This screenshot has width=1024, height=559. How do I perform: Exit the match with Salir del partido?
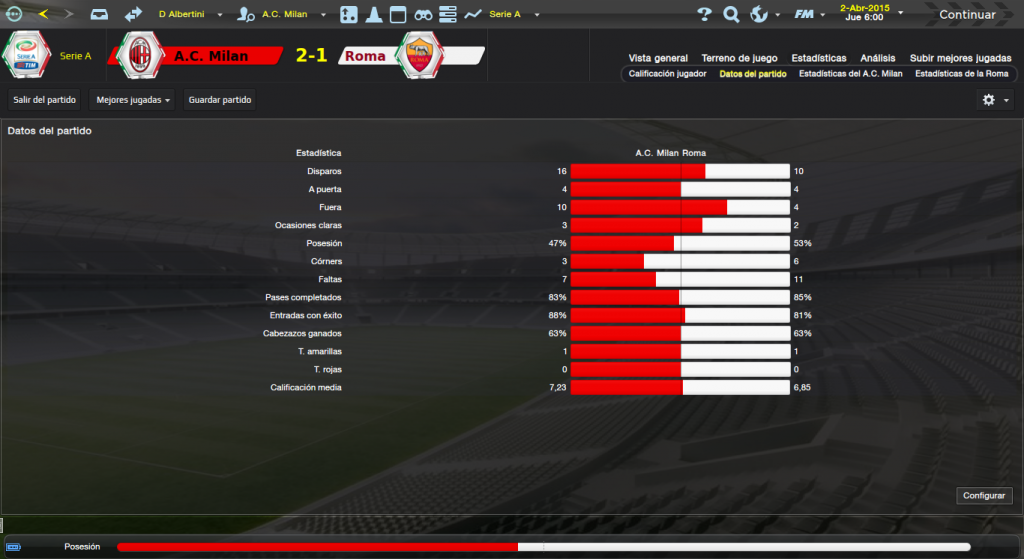(45, 100)
